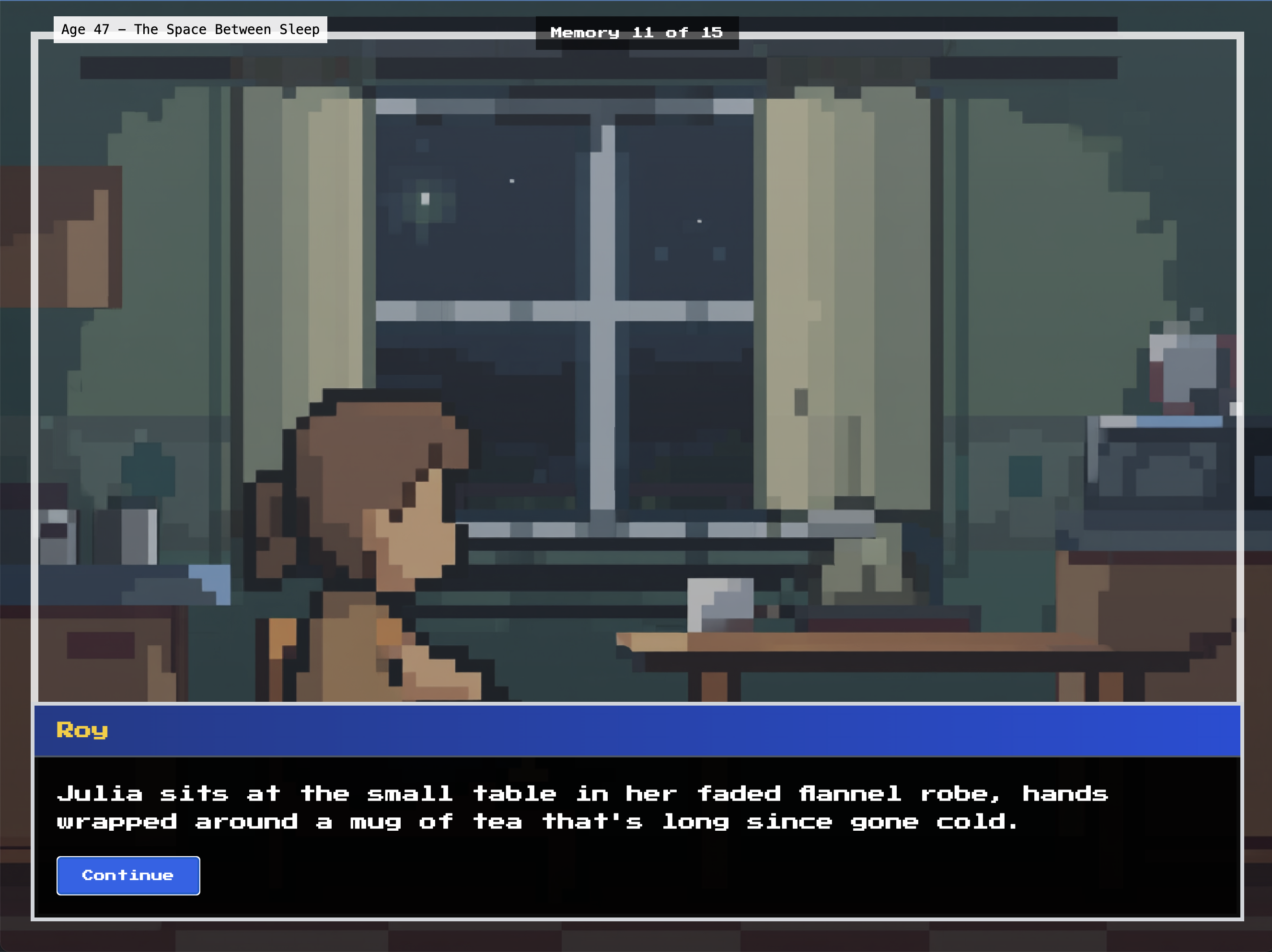Continue the dialogue
The width and height of the screenshot is (1272, 952).
click(x=127, y=875)
